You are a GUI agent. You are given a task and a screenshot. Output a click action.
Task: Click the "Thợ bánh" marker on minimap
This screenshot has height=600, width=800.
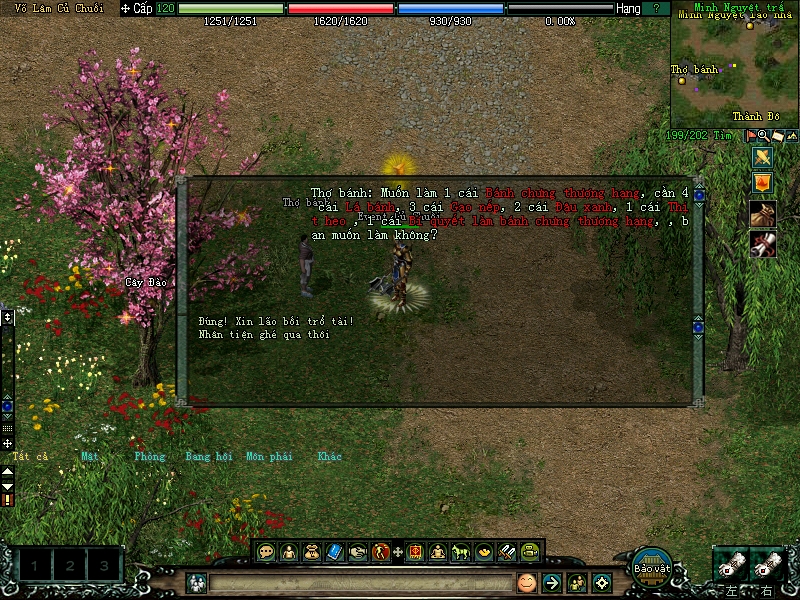[x=683, y=81]
